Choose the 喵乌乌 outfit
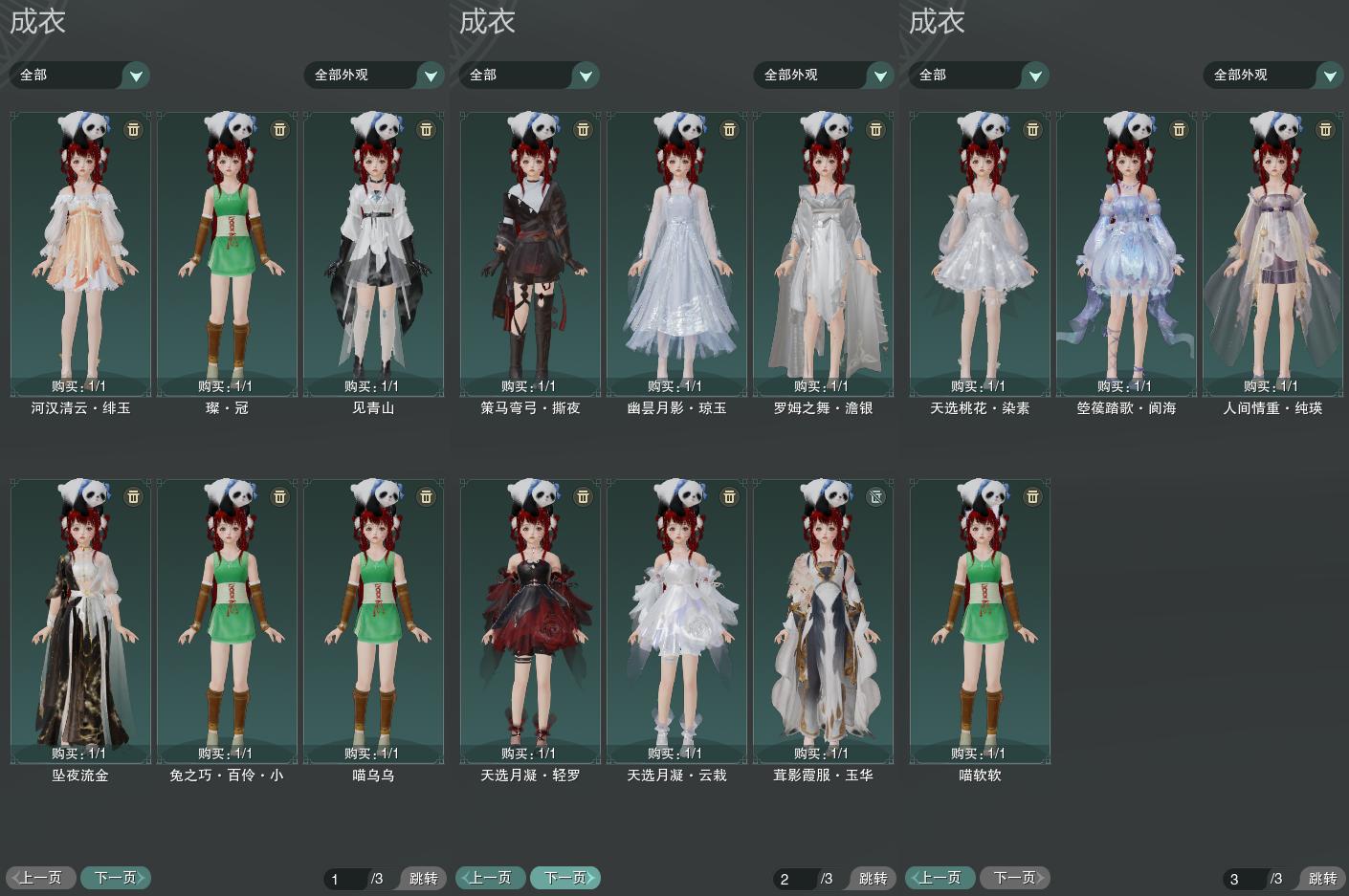Viewport: 1349px width, 896px height. click(373, 622)
